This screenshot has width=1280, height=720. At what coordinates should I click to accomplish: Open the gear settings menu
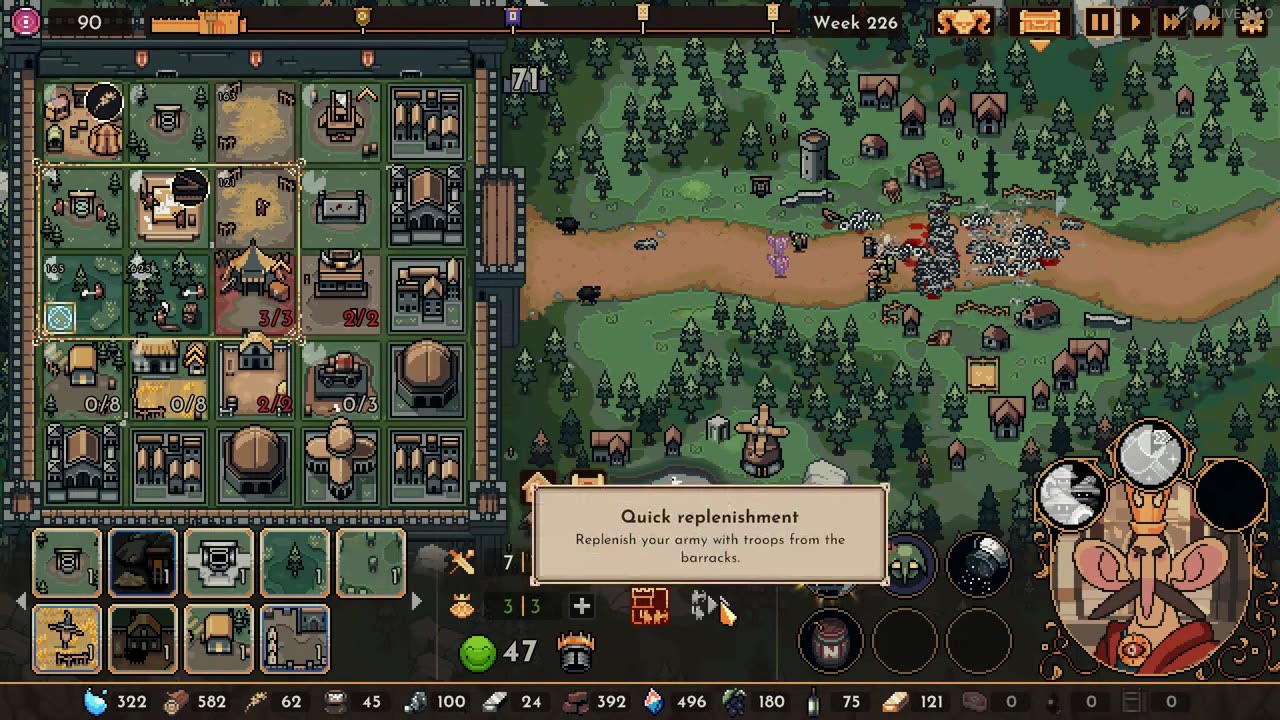coord(1251,22)
